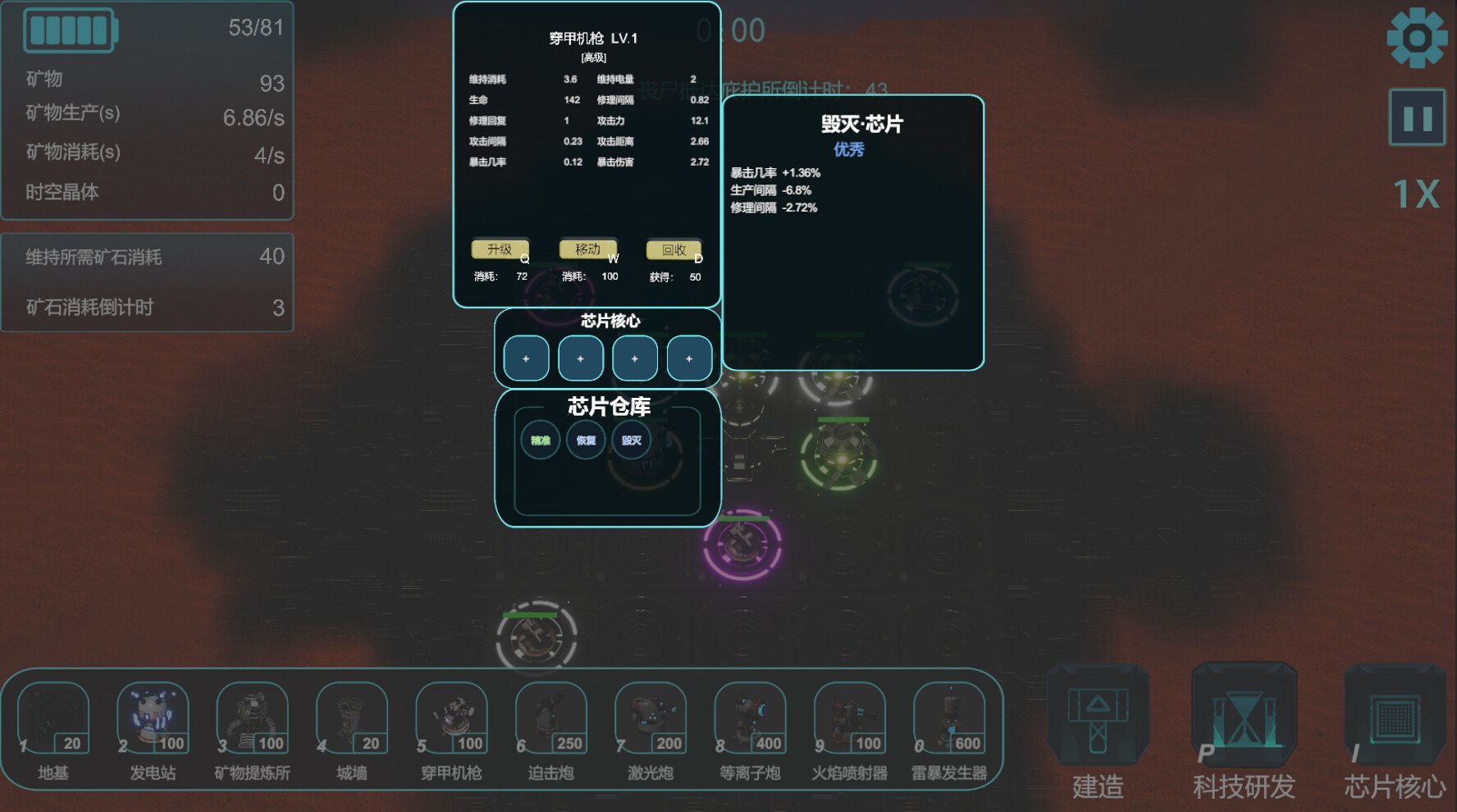The image size is (1457, 812).
Task: Choose the 恢复 chip in warehouse
Action: click(586, 440)
